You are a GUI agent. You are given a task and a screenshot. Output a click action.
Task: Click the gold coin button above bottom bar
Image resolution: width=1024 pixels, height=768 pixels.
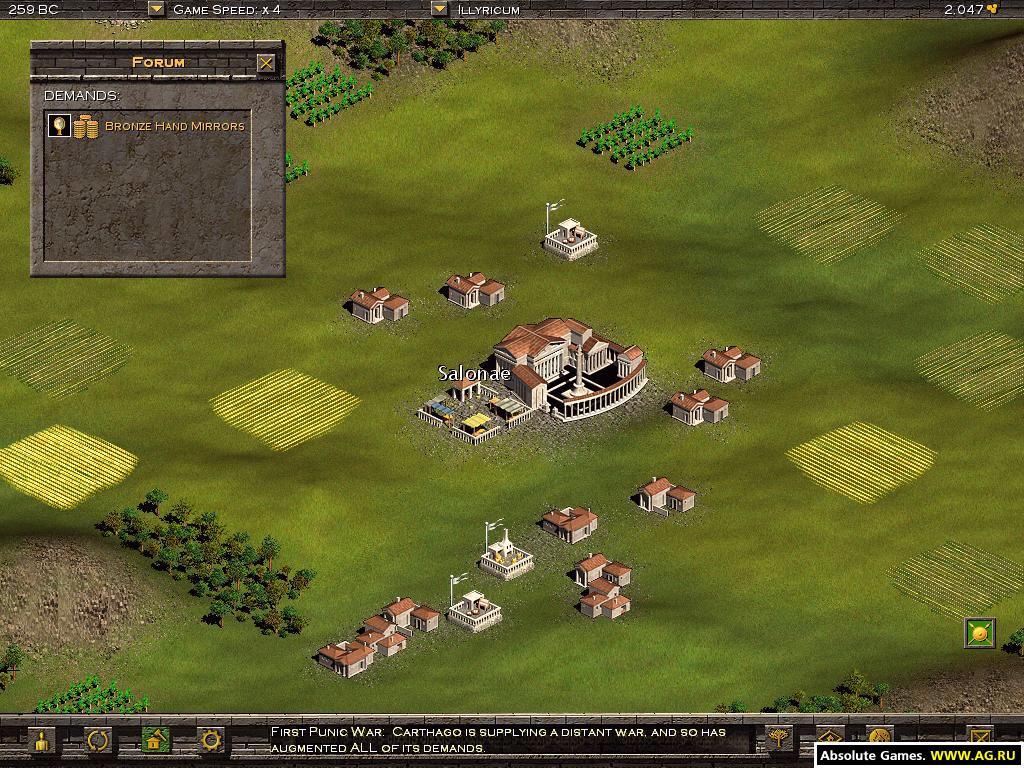979,633
